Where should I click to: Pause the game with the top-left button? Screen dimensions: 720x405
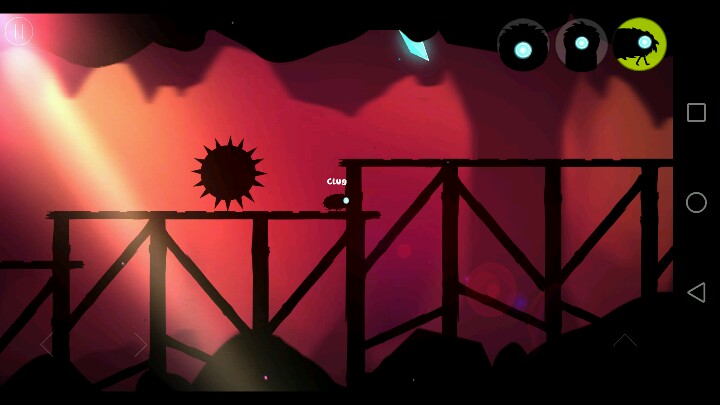pos(19,31)
